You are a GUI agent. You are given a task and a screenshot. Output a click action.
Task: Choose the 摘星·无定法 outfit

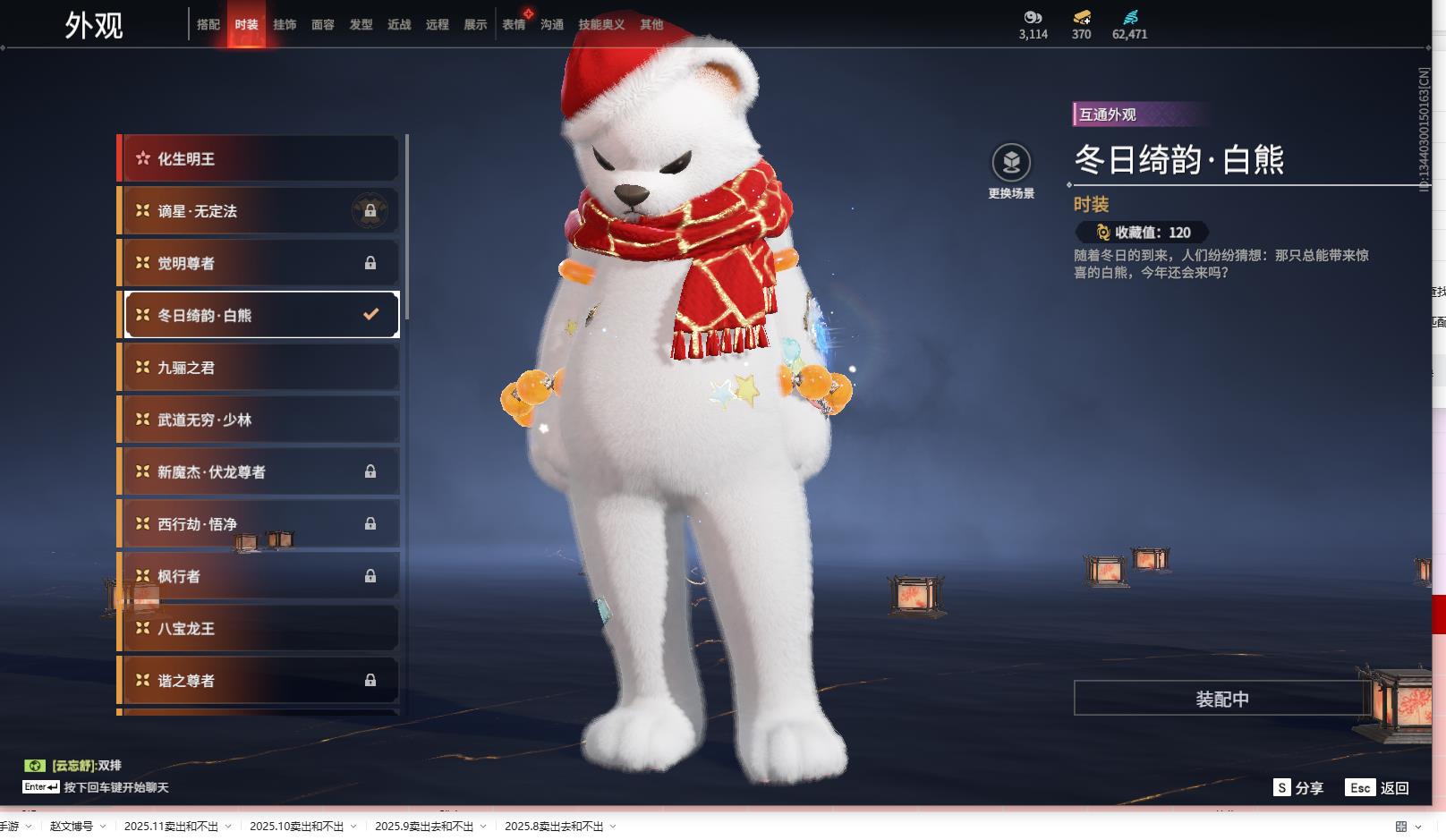tap(259, 211)
